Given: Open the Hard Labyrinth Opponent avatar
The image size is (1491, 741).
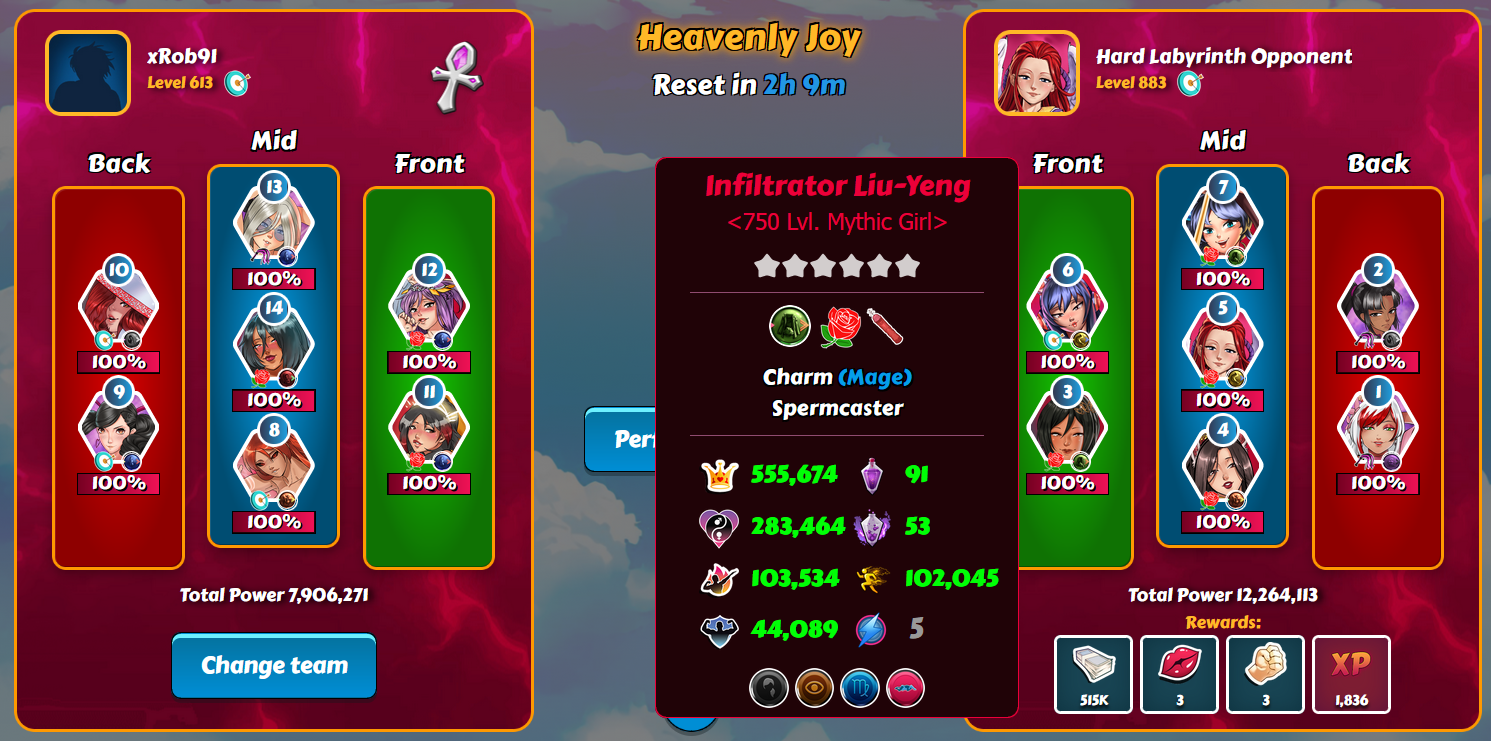Looking at the screenshot, I should pos(1037,73).
